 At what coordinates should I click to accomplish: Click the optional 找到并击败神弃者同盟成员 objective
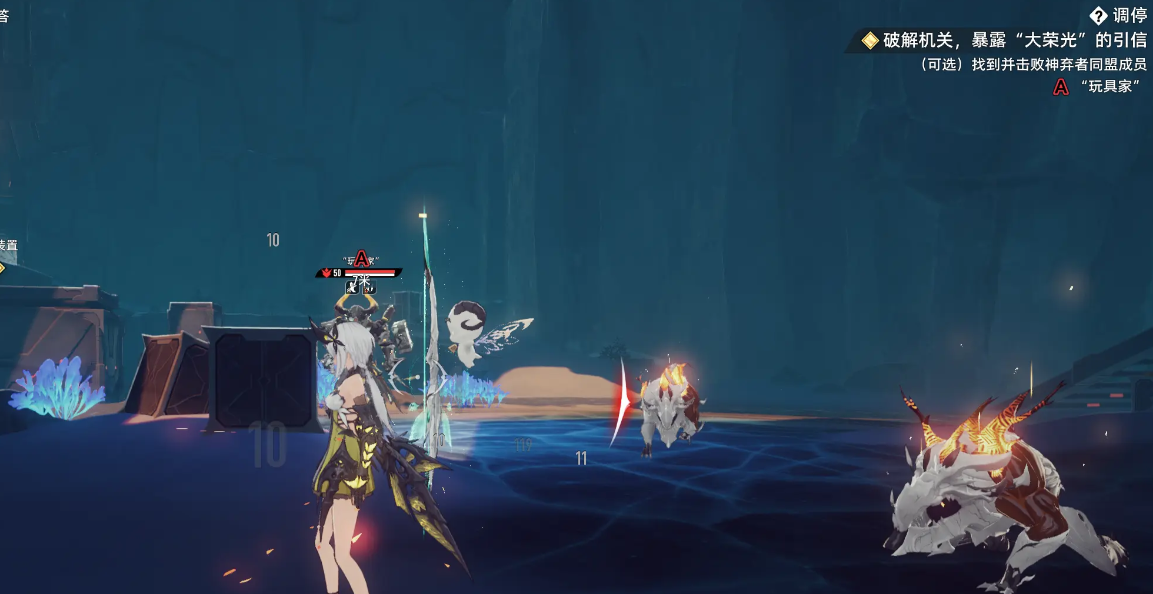tap(1030, 64)
